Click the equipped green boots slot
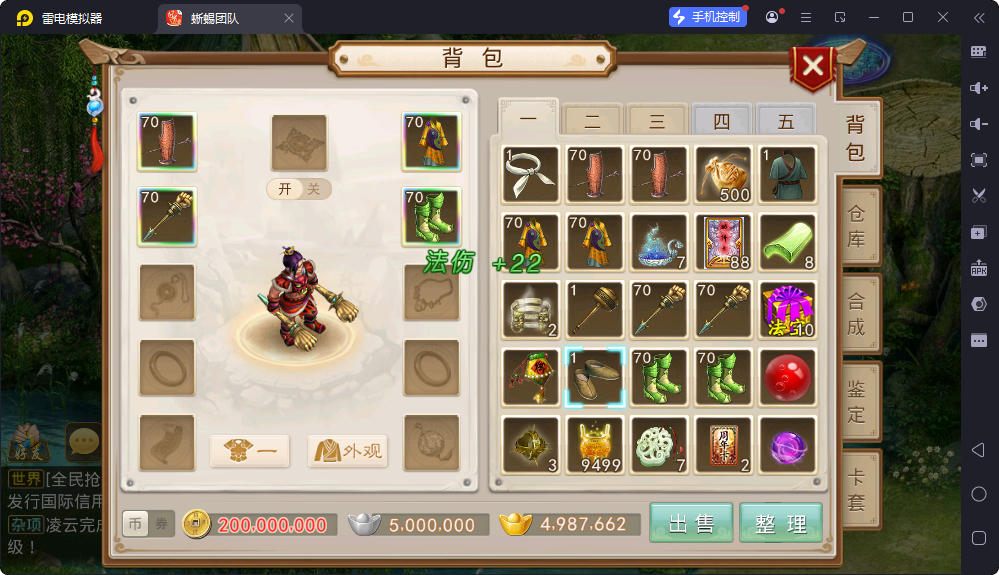The height and width of the screenshot is (575, 999). point(431,216)
